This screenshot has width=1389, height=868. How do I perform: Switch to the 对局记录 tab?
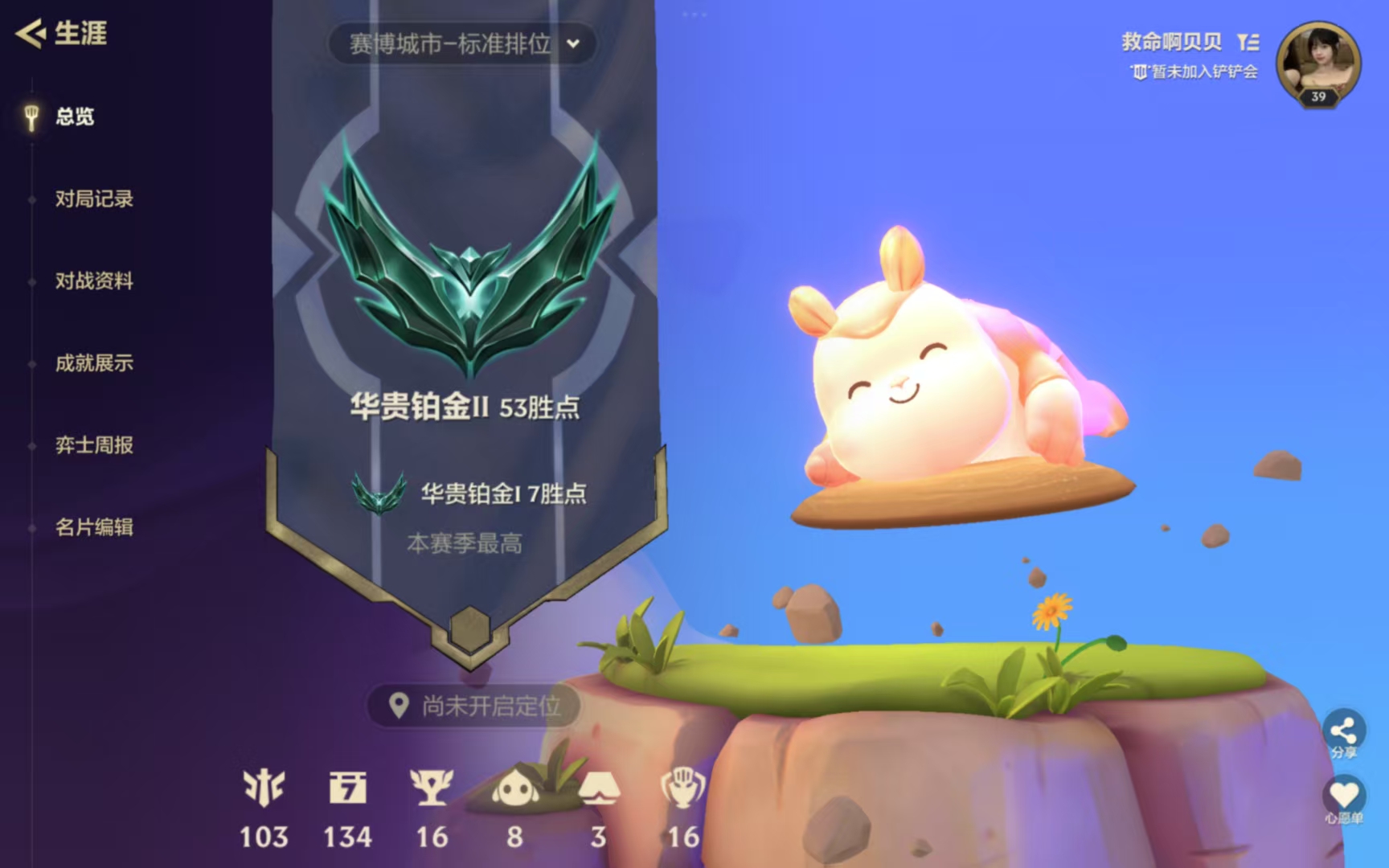(x=94, y=199)
